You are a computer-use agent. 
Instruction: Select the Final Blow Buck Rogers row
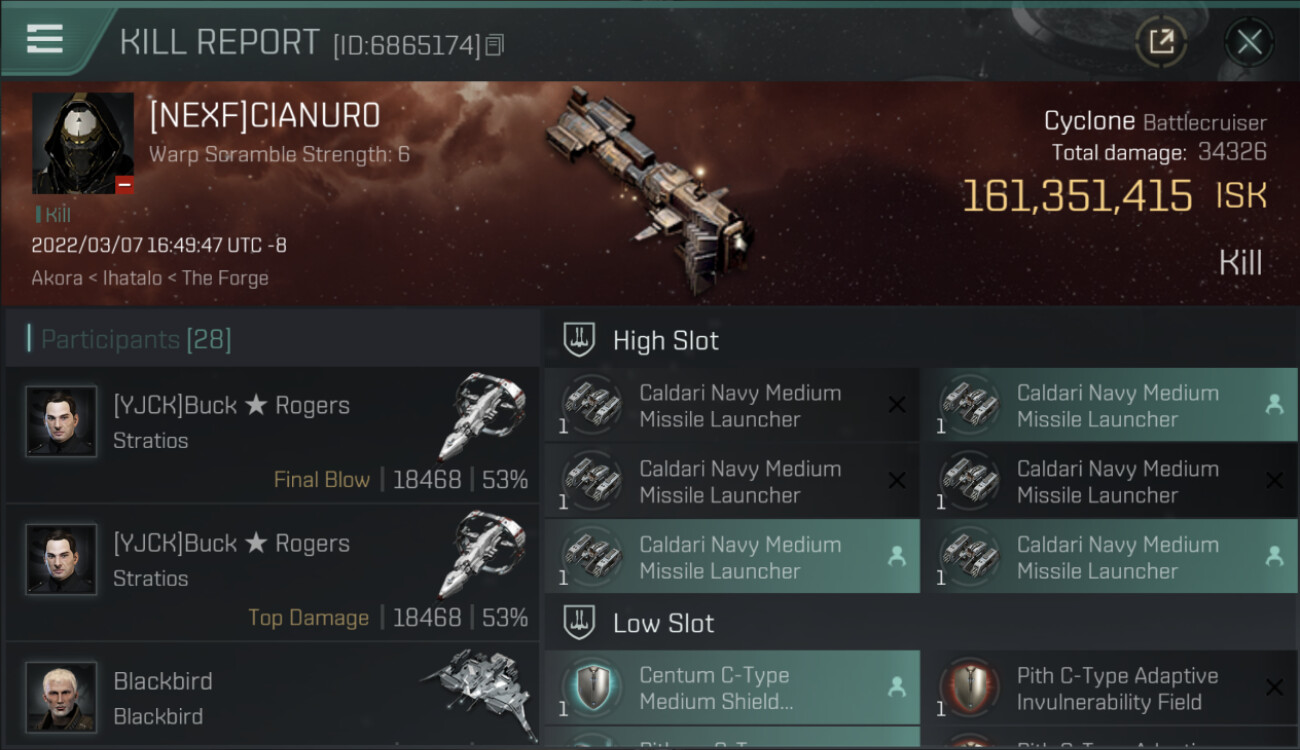[272, 436]
